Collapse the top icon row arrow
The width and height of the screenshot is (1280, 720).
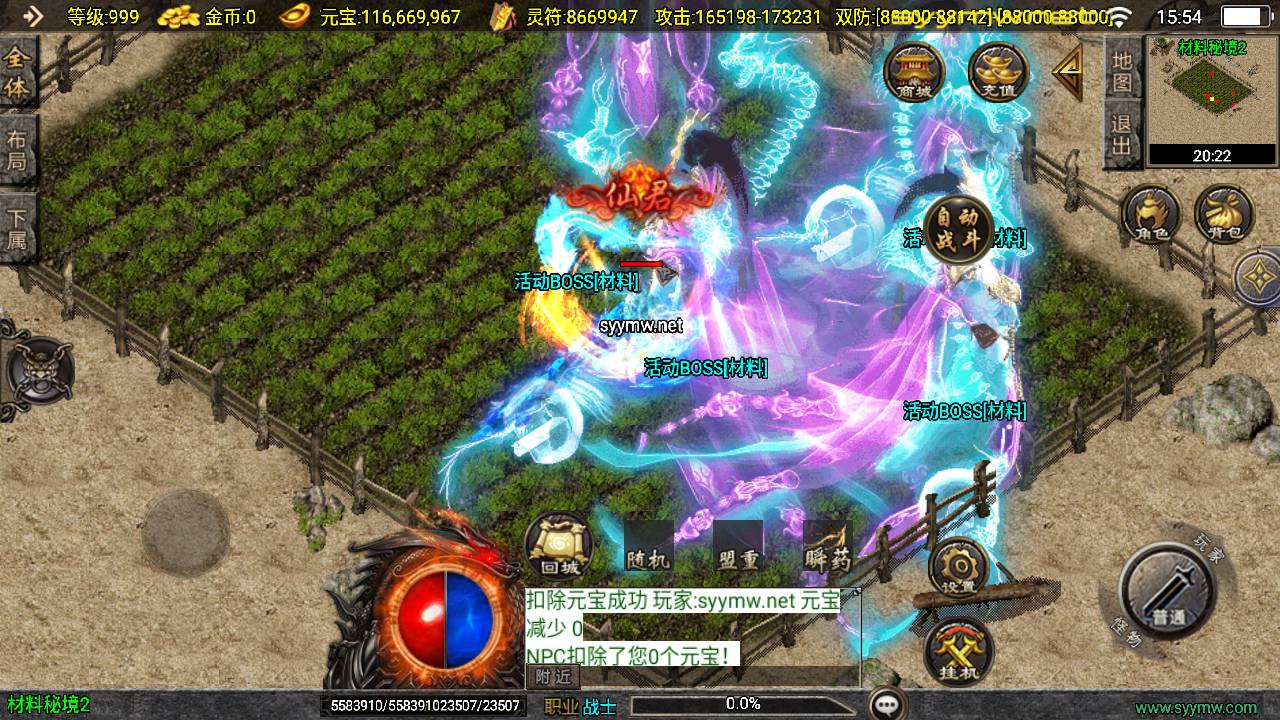point(1068,72)
